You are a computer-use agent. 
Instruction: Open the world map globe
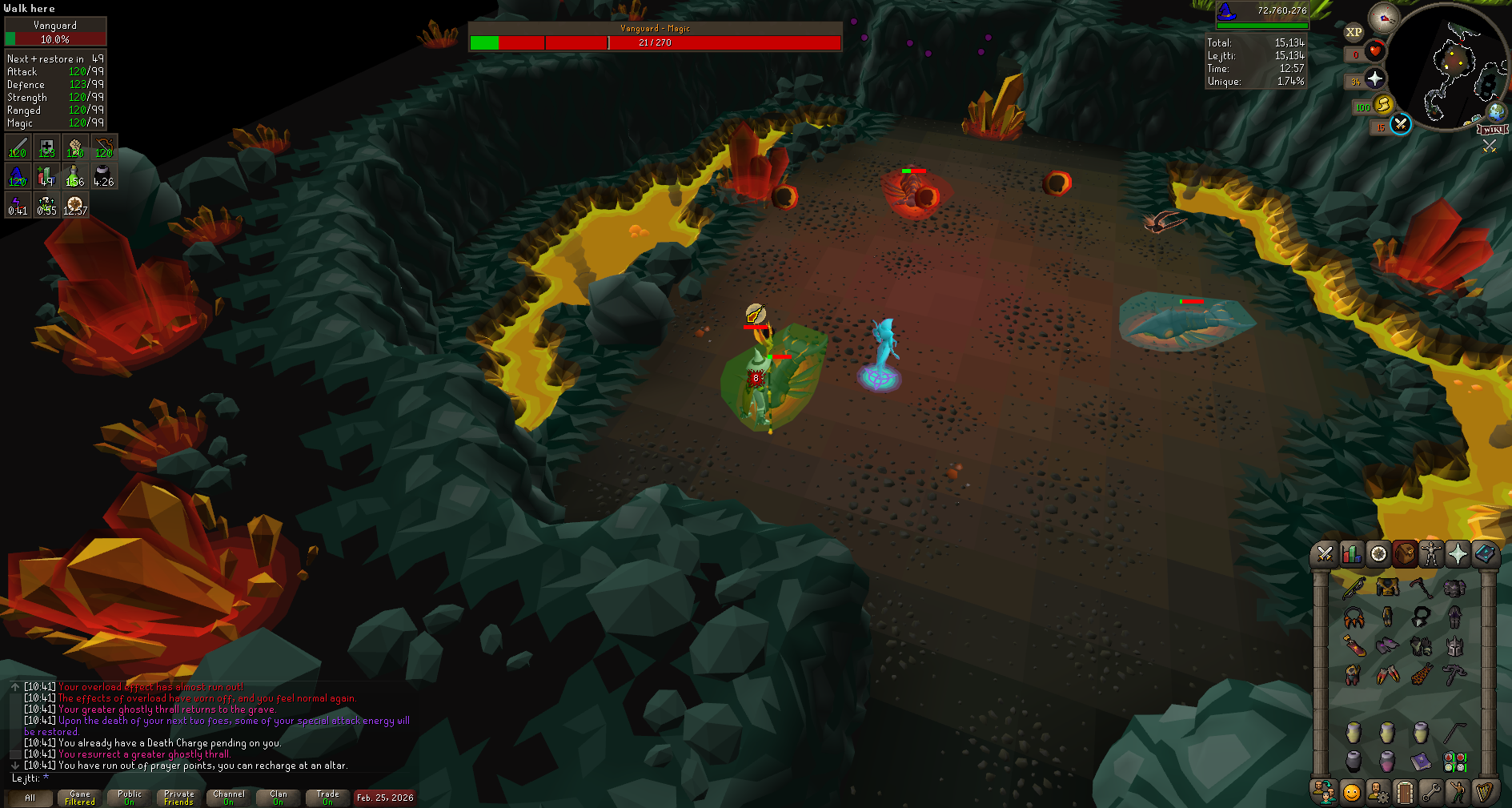click(x=1496, y=111)
